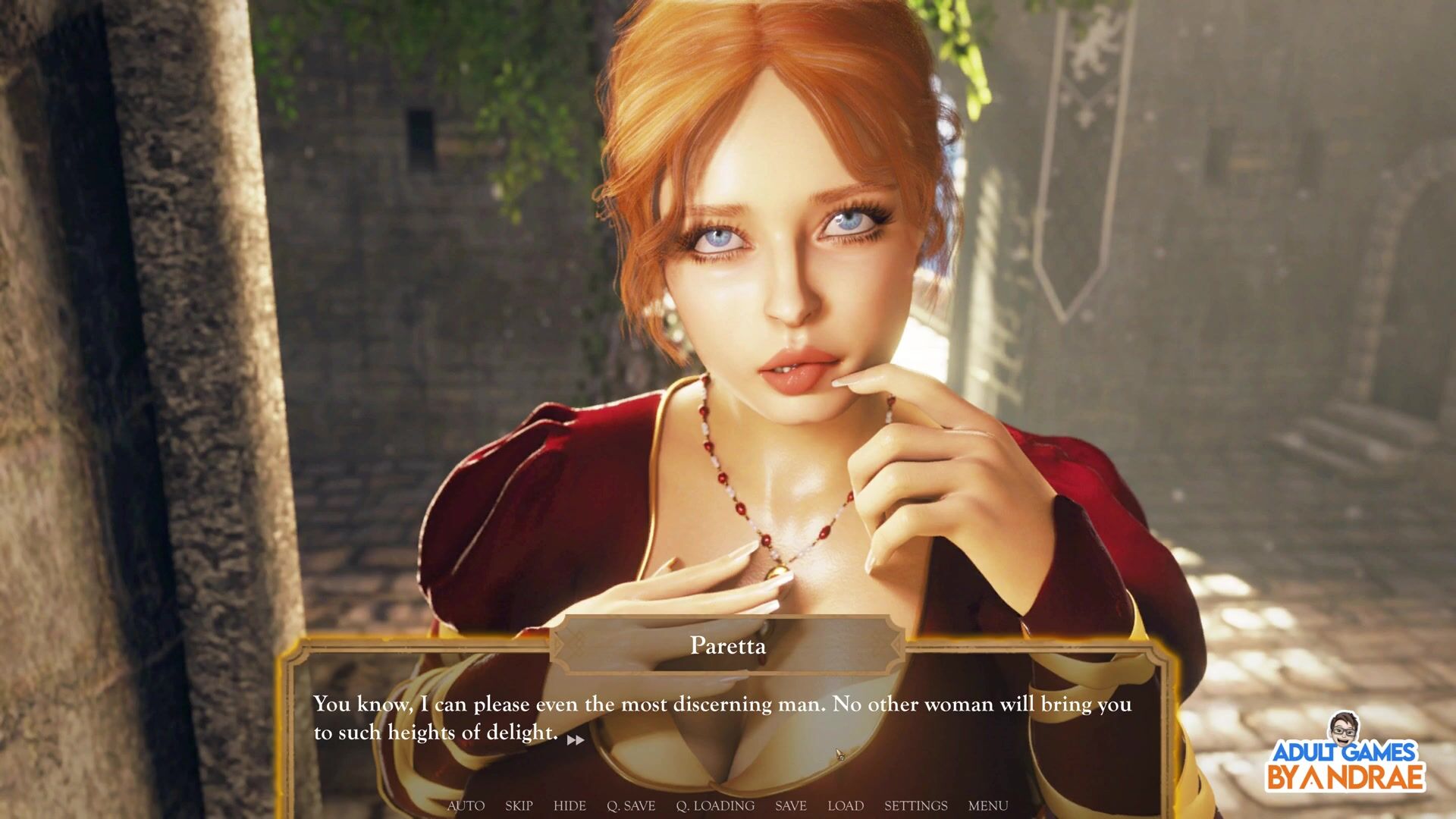Open the Load screen
The width and height of the screenshot is (1456, 819).
point(846,805)
